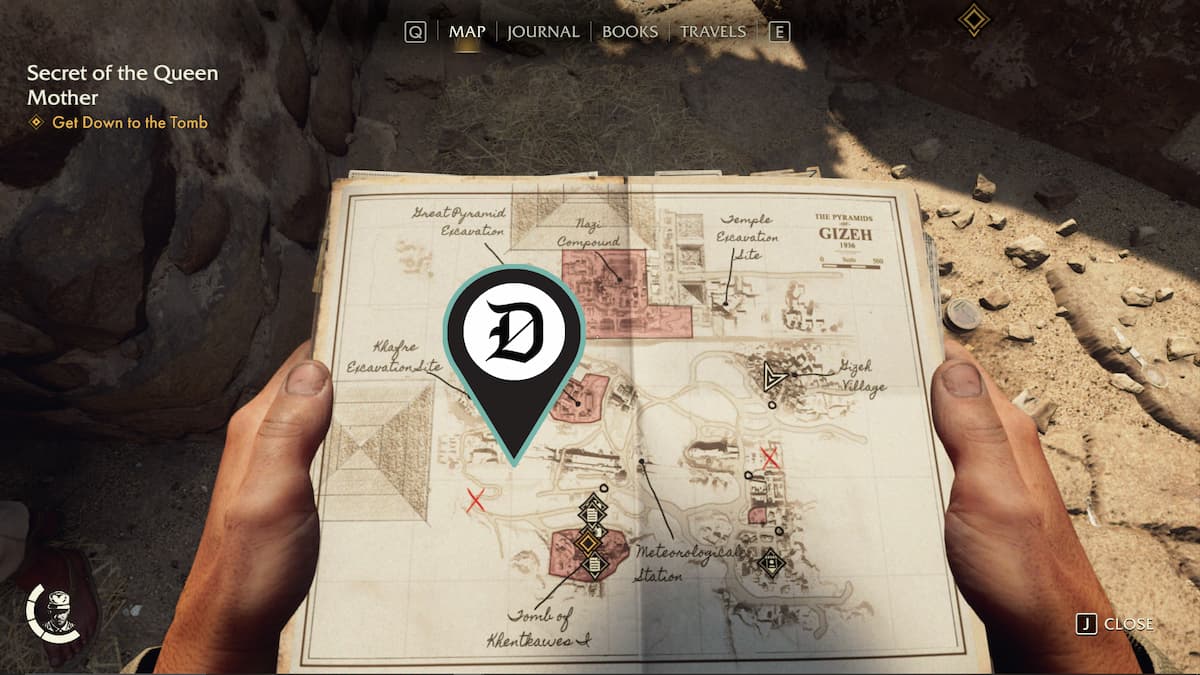1200x675 pixels.
Task: Click the red X mark beside the Khafre pyramid
Action: (x=476, y=501)
